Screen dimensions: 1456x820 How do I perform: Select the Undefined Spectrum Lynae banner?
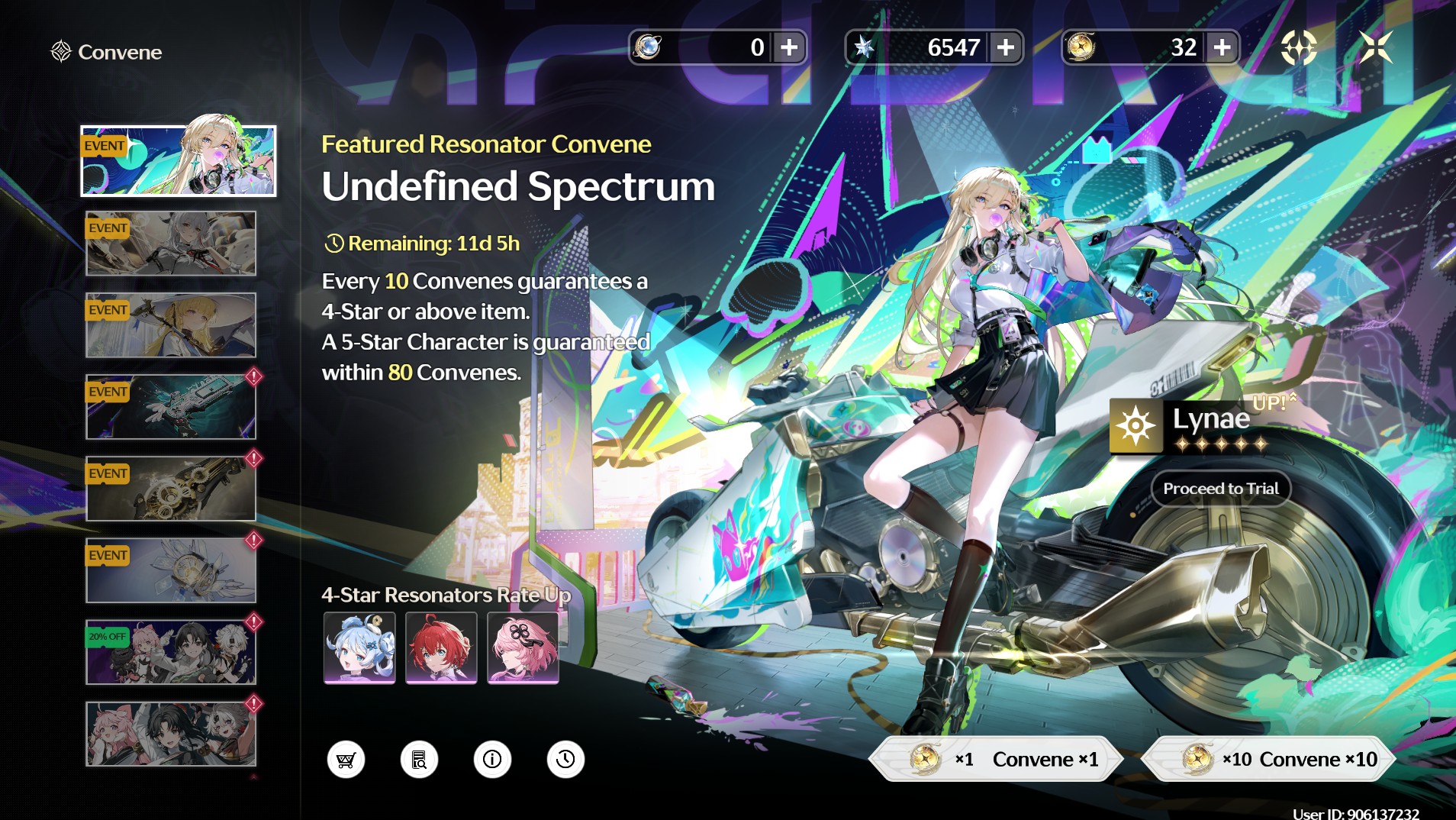click(179, 161)
